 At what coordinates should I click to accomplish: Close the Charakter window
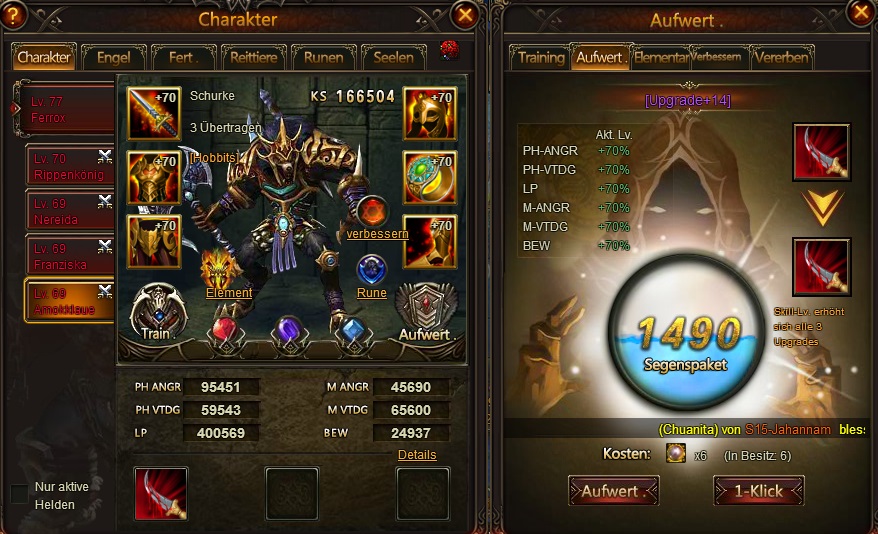[x=464, y=14]
